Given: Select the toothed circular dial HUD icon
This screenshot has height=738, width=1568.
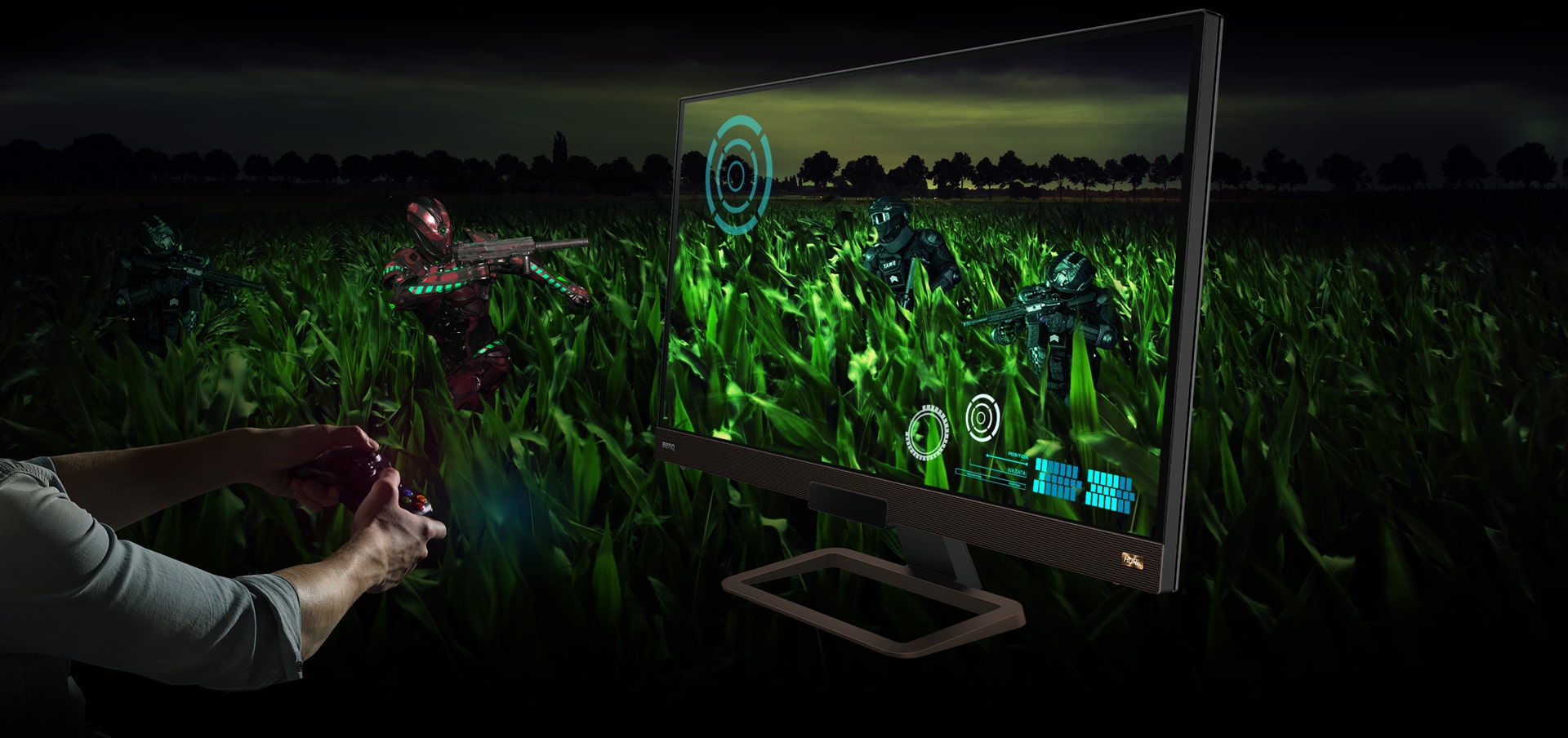Looking at the screenshot, I should pos(929,432).
